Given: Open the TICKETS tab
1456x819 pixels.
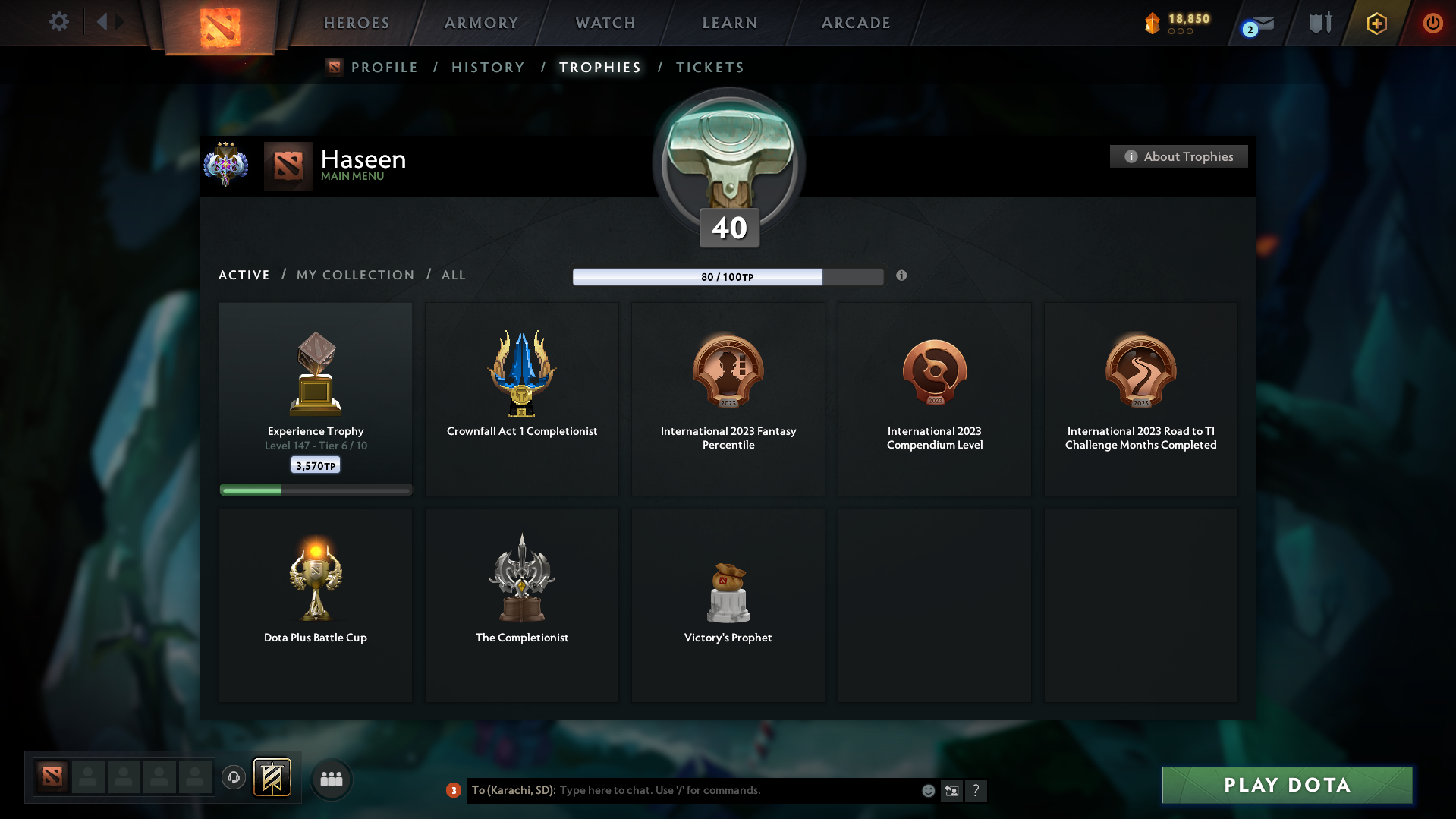Looking at the screenshot, I should pyautogui.click(x=709, y=68).
